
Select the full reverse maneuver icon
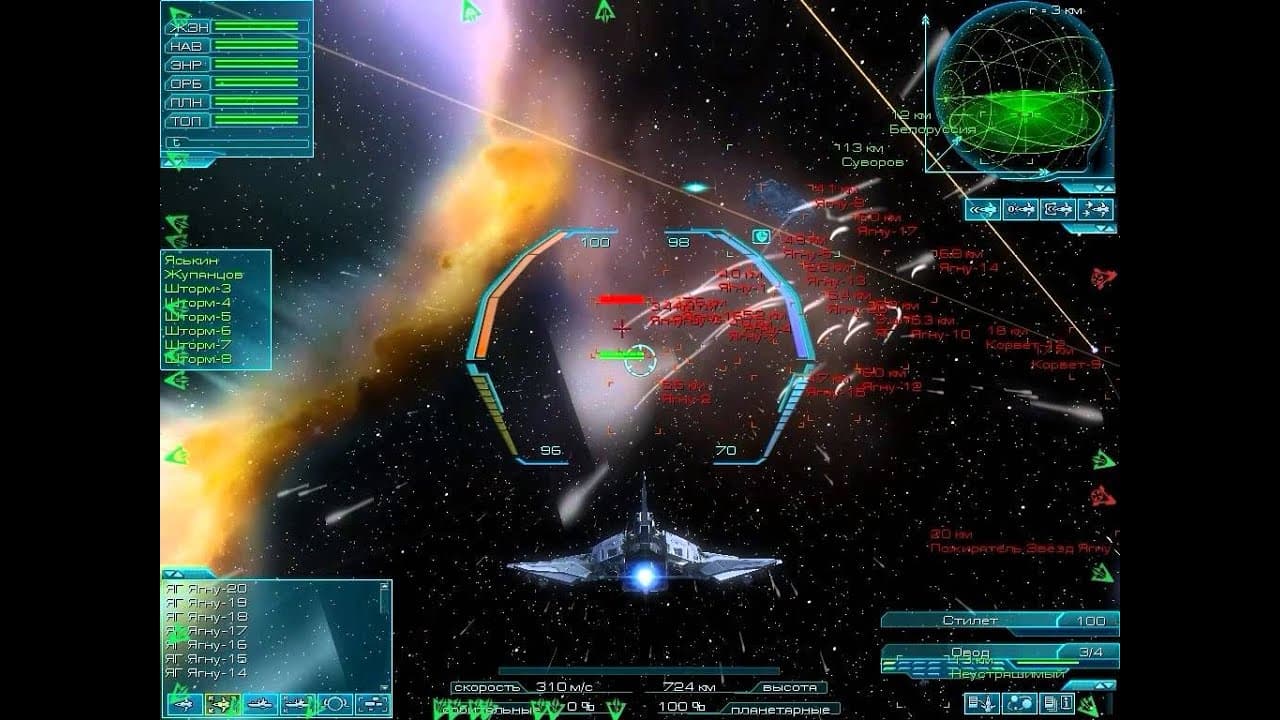coord(985,211)
